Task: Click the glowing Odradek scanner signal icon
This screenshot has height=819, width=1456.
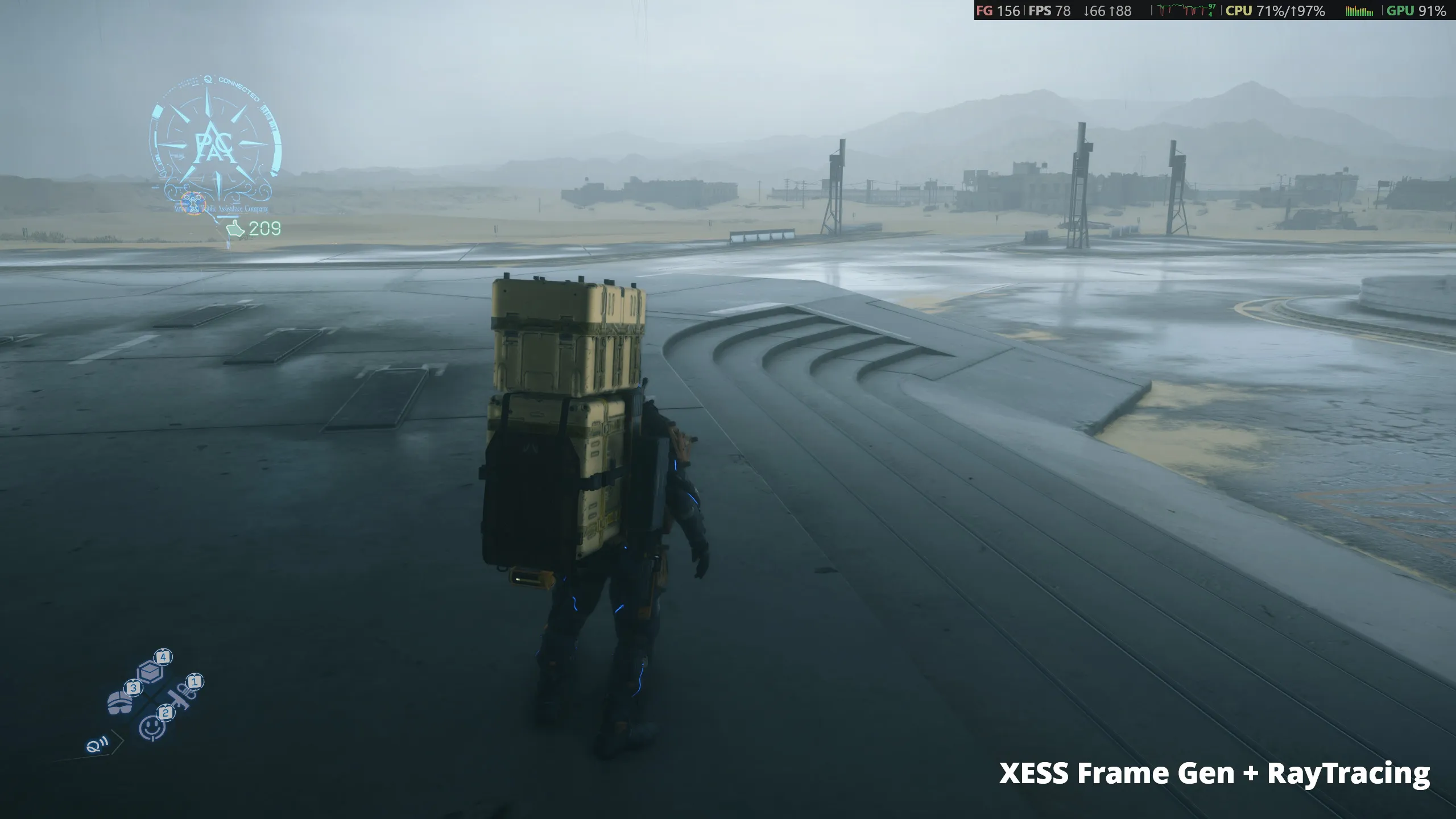Action: (95, 746)
